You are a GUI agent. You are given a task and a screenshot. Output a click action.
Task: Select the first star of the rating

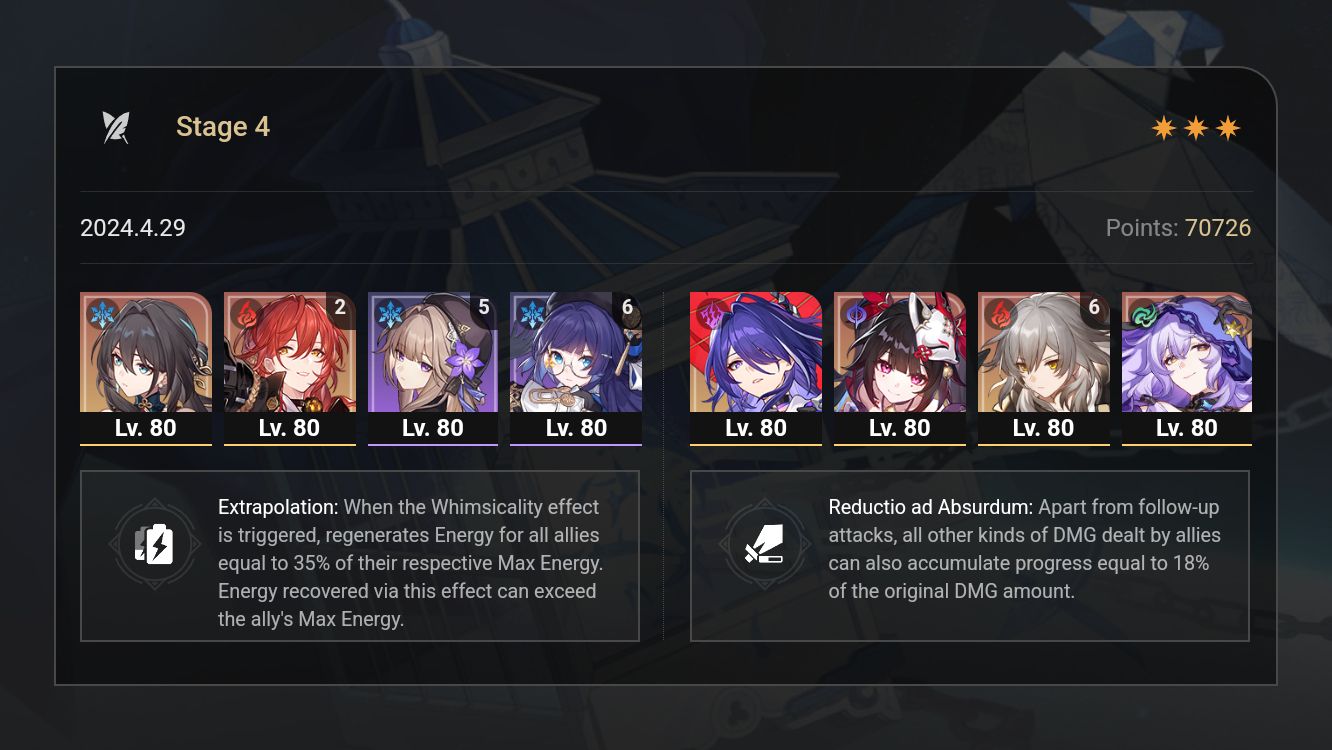[x=1164, y=127]
